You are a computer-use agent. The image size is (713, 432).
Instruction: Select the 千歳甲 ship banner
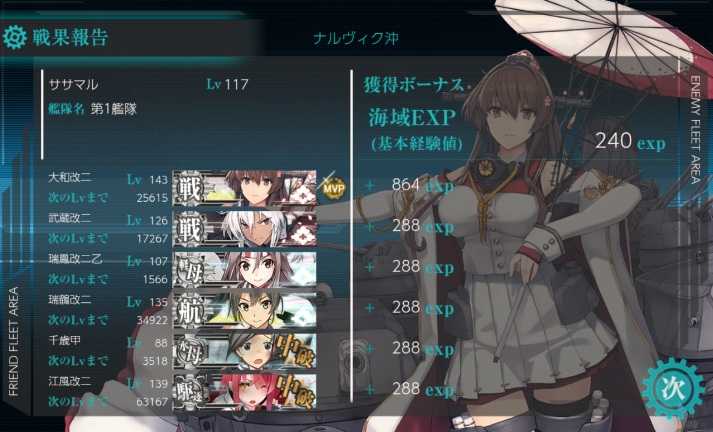coord(245,348)
